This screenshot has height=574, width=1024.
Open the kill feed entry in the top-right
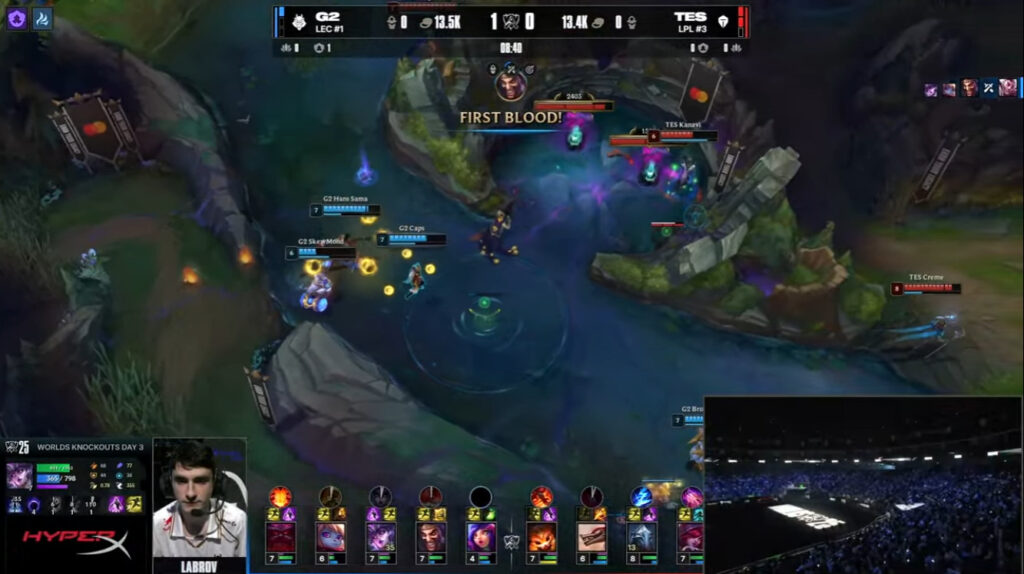point(969,88)
